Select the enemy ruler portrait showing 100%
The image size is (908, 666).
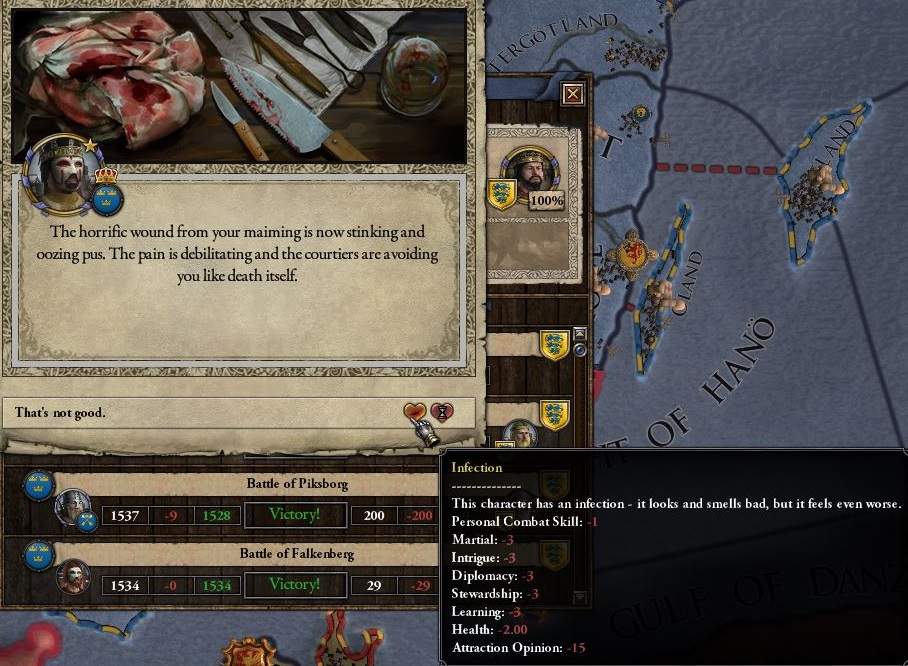click(x=528, y=175)
